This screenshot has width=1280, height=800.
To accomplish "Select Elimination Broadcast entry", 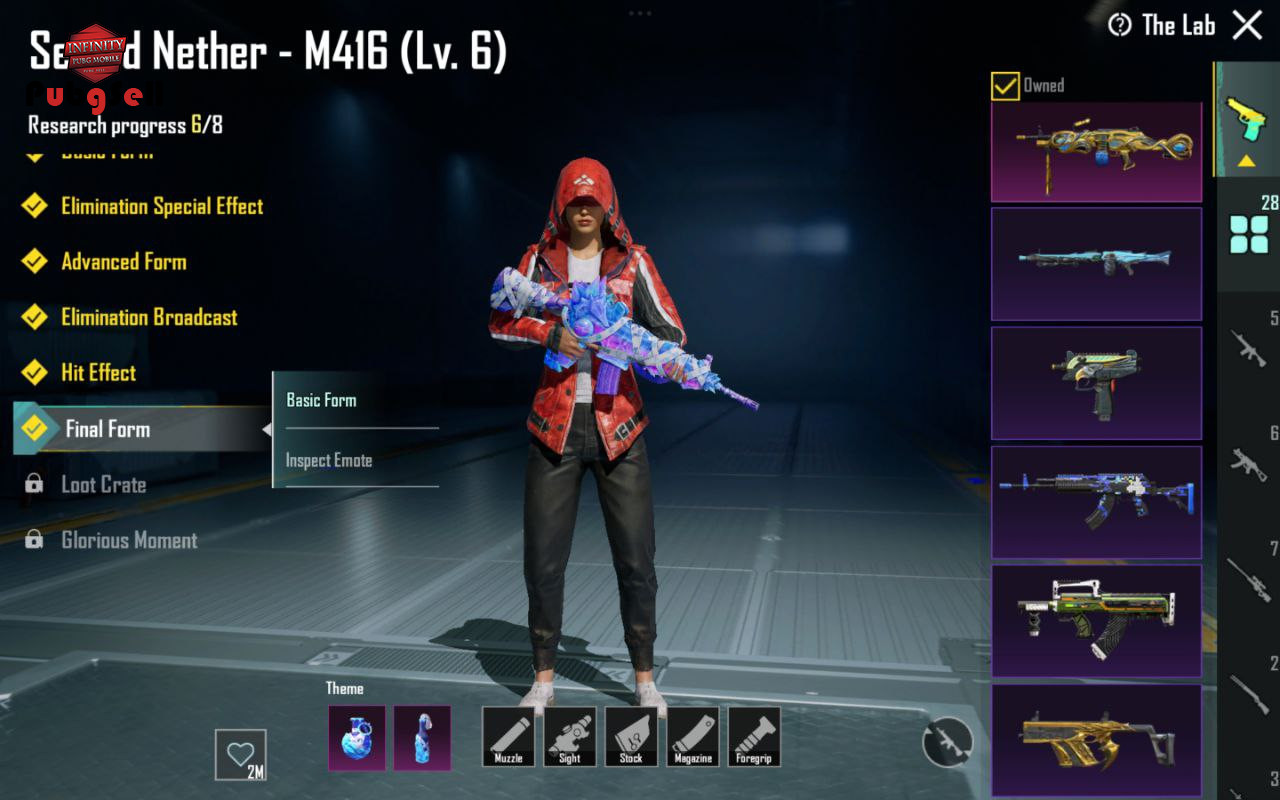I will pos(149,318).
